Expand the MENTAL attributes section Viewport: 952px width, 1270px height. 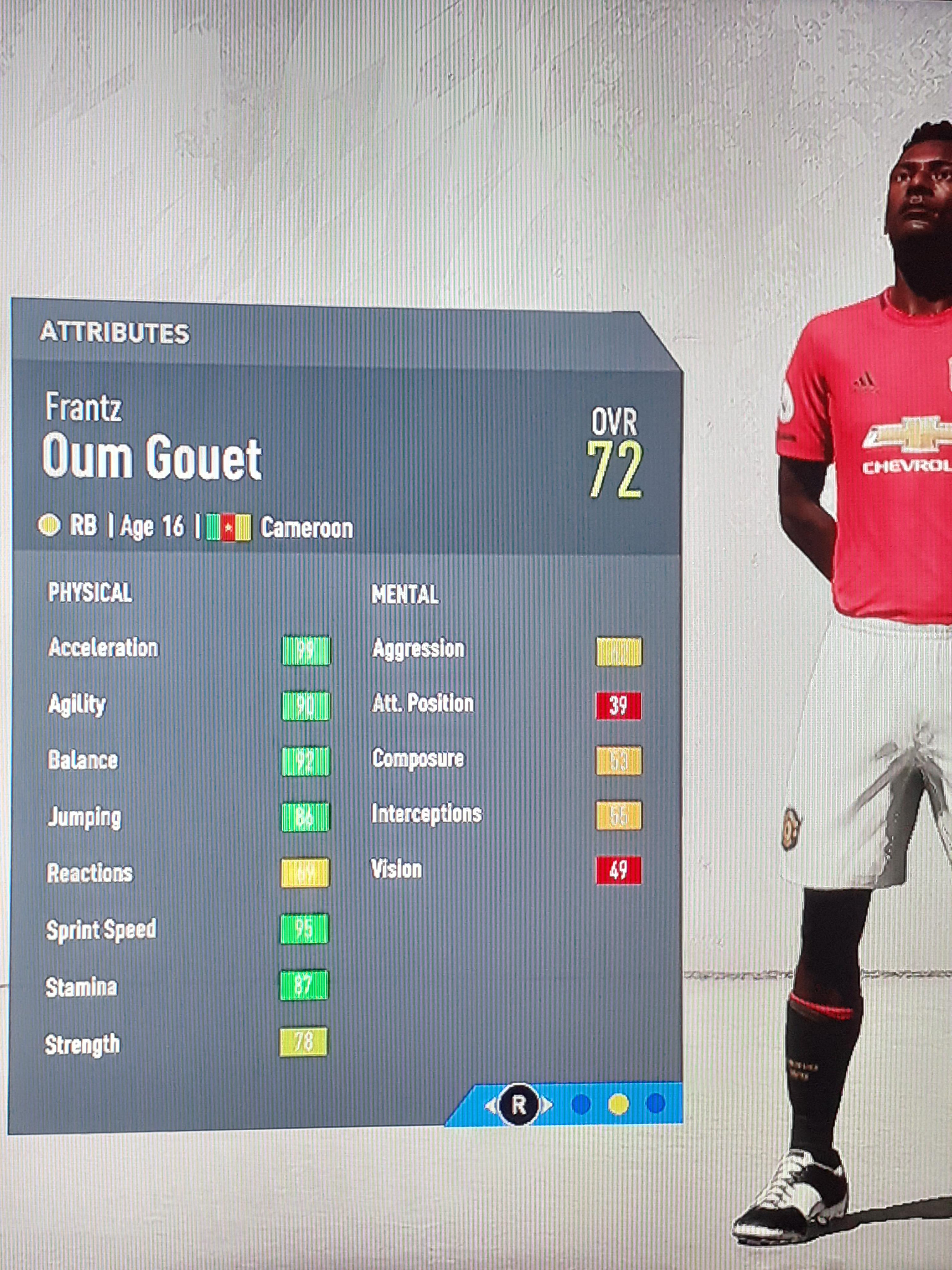[405, 594]
